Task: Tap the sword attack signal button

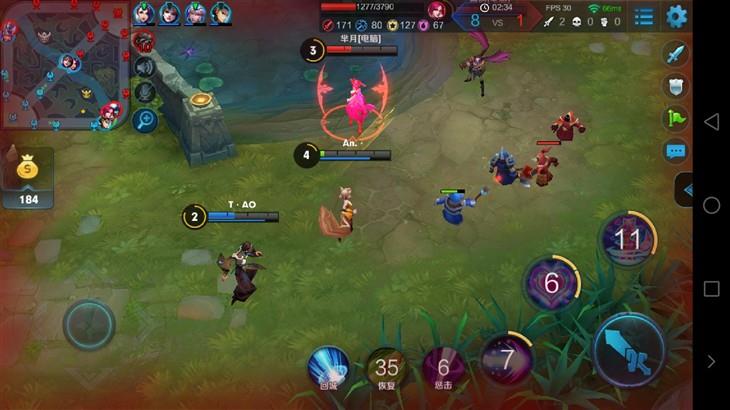Action: (676, 54)
